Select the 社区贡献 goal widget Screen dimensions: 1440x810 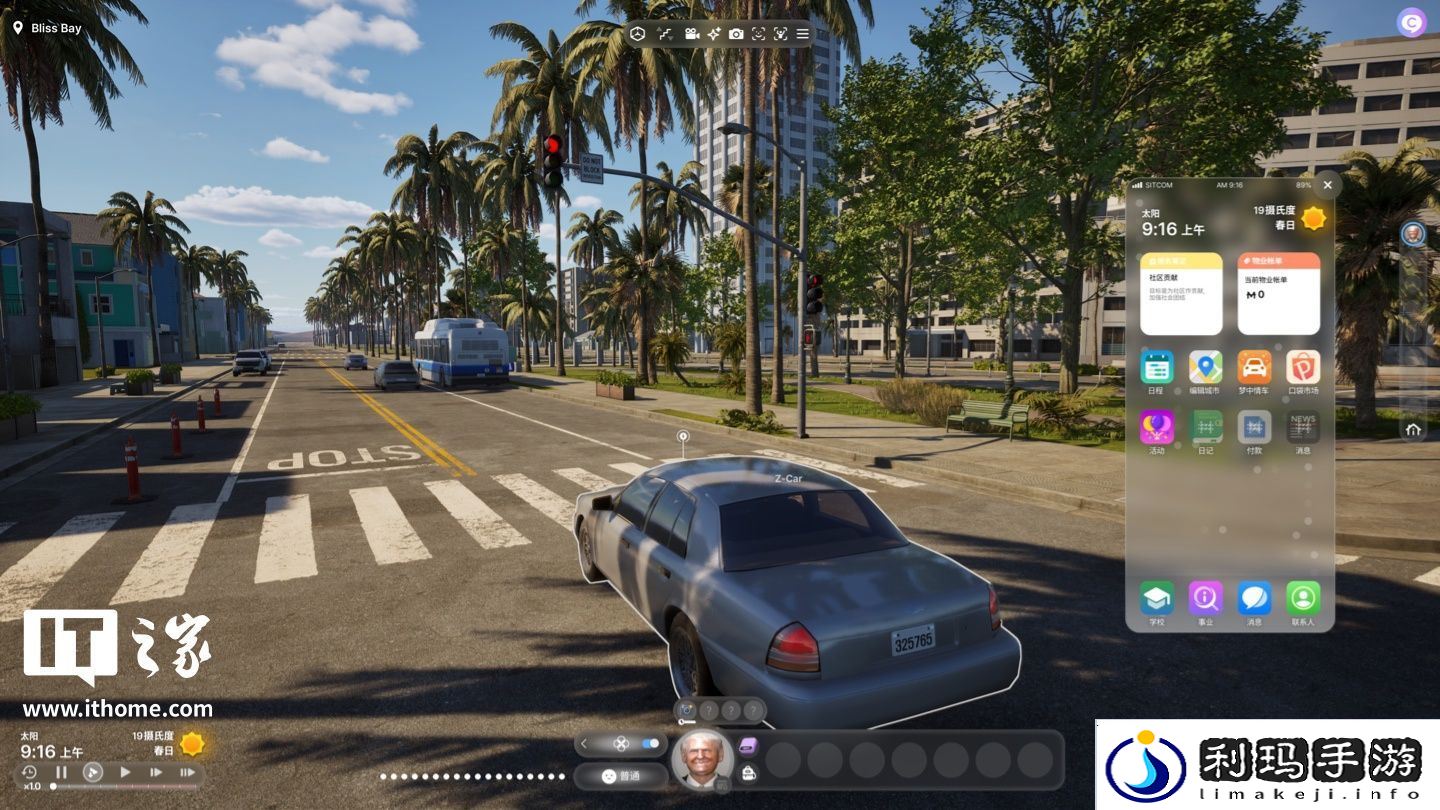pos(1181,294)
